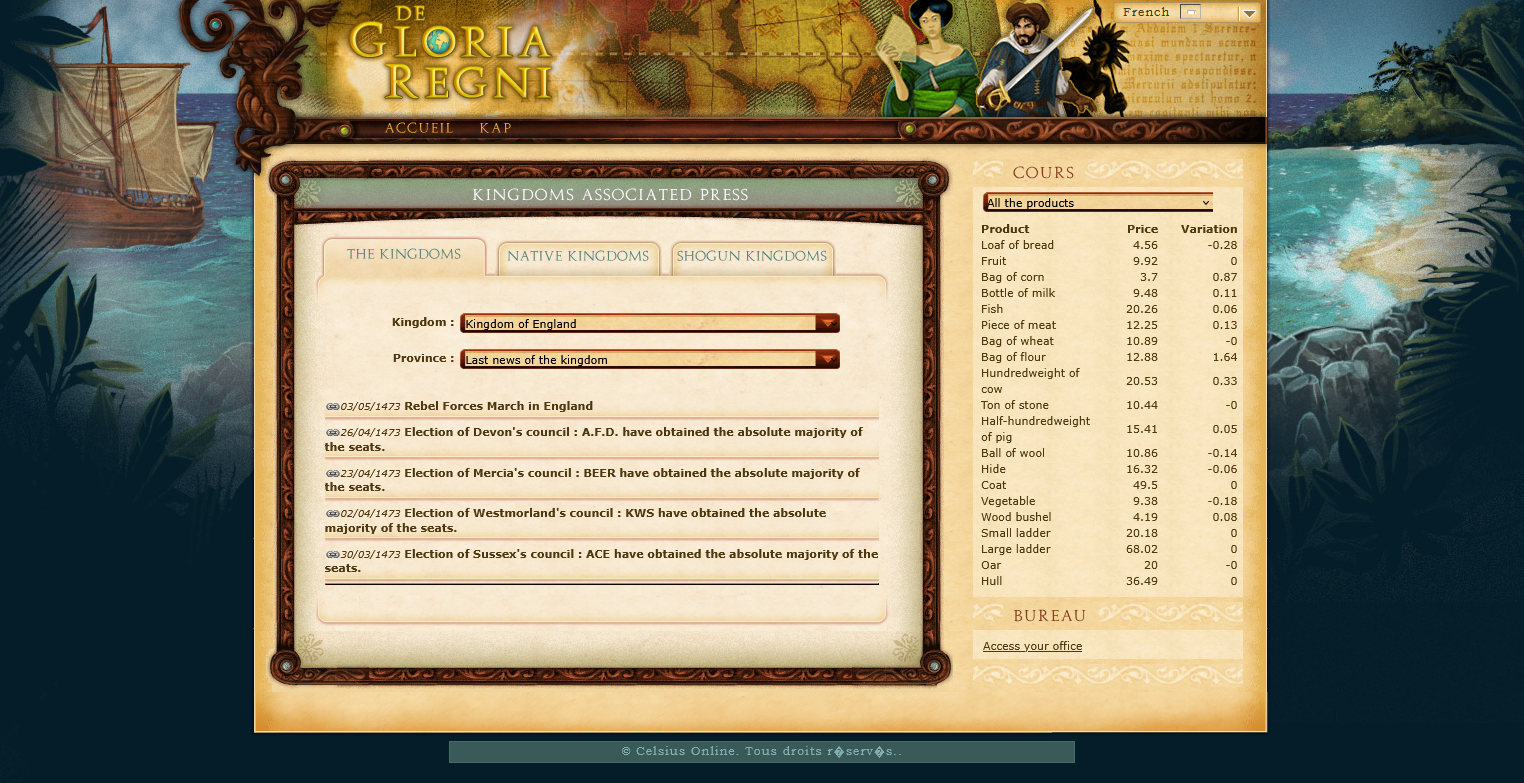Click the Access your office link

[1032, 646]
